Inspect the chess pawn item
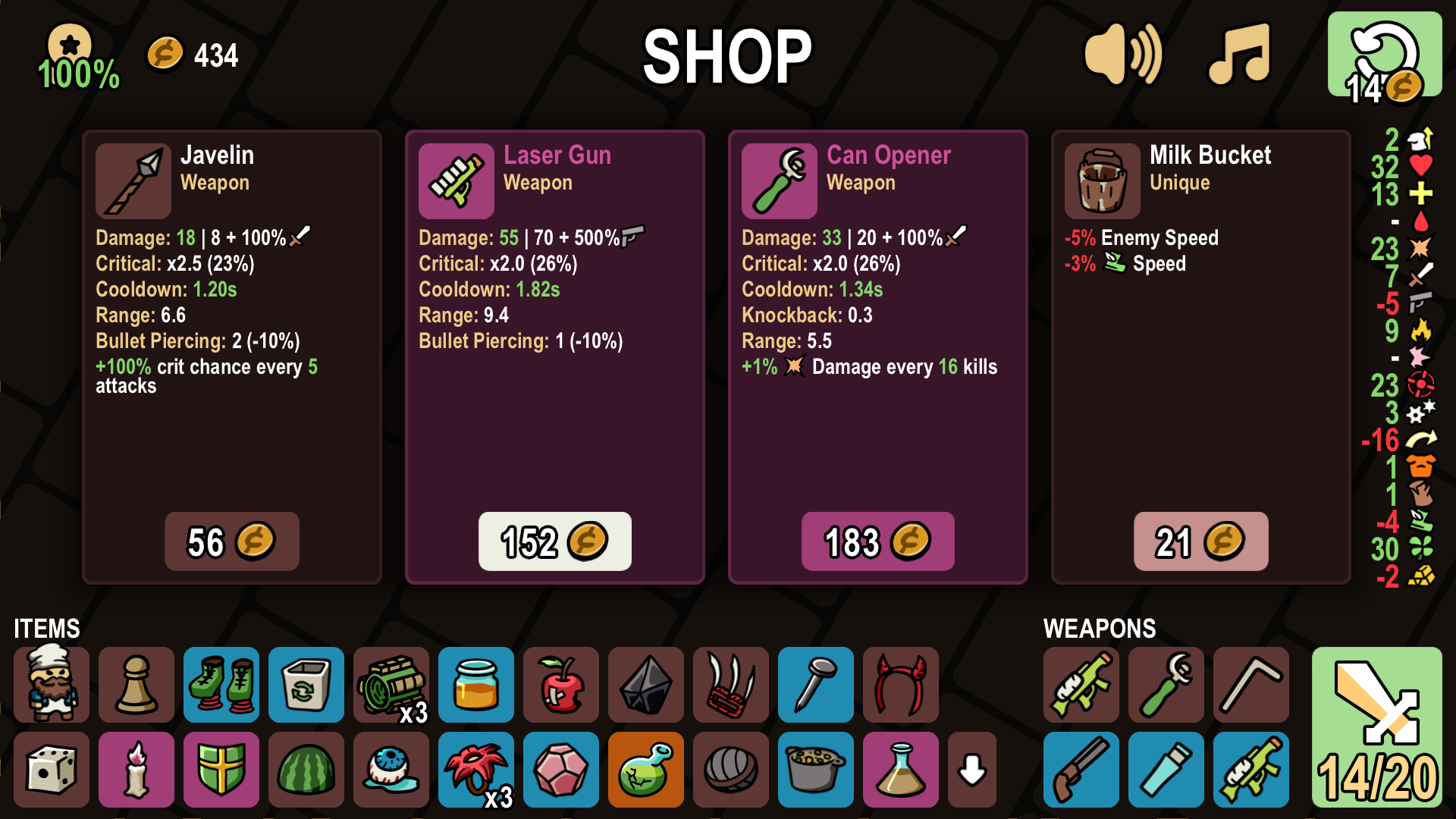 coord(136,685)
